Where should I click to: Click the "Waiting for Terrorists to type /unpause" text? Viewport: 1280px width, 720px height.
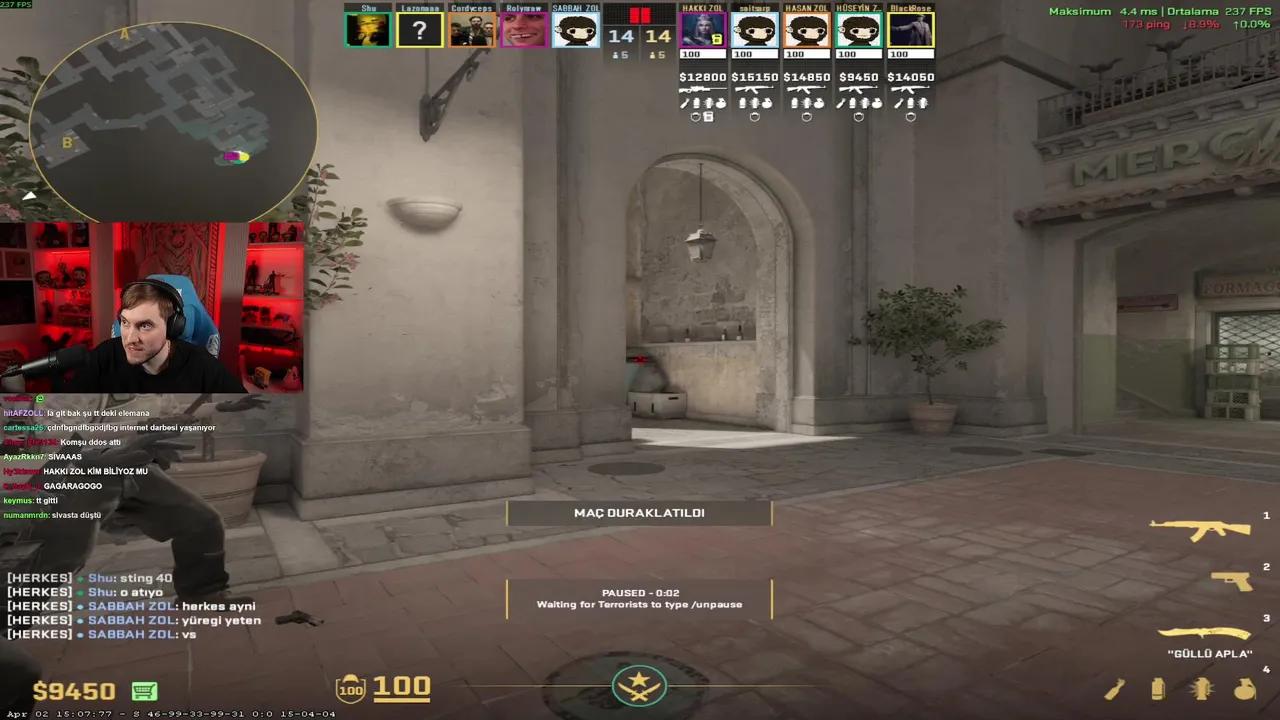click(x=639, y=604)
